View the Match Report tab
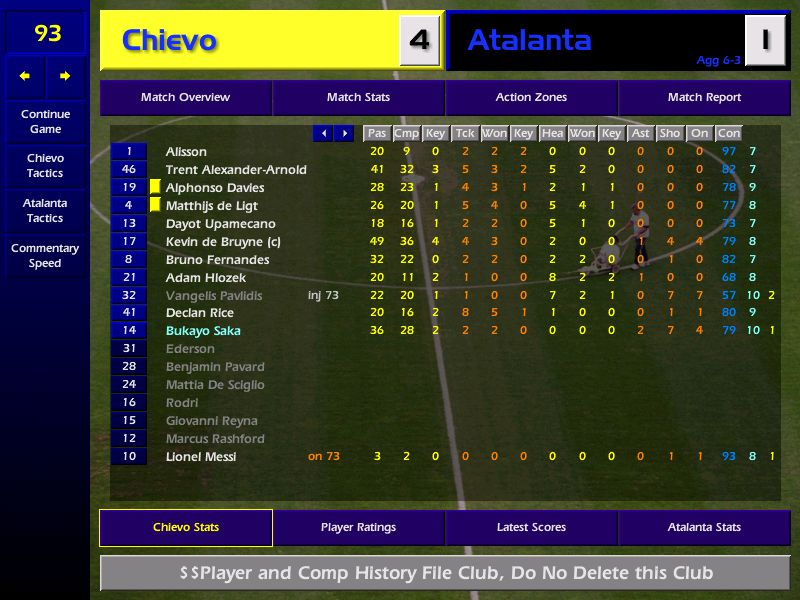Image resolution: width=800 pixels, height=600 pixels. click(704, 98)
